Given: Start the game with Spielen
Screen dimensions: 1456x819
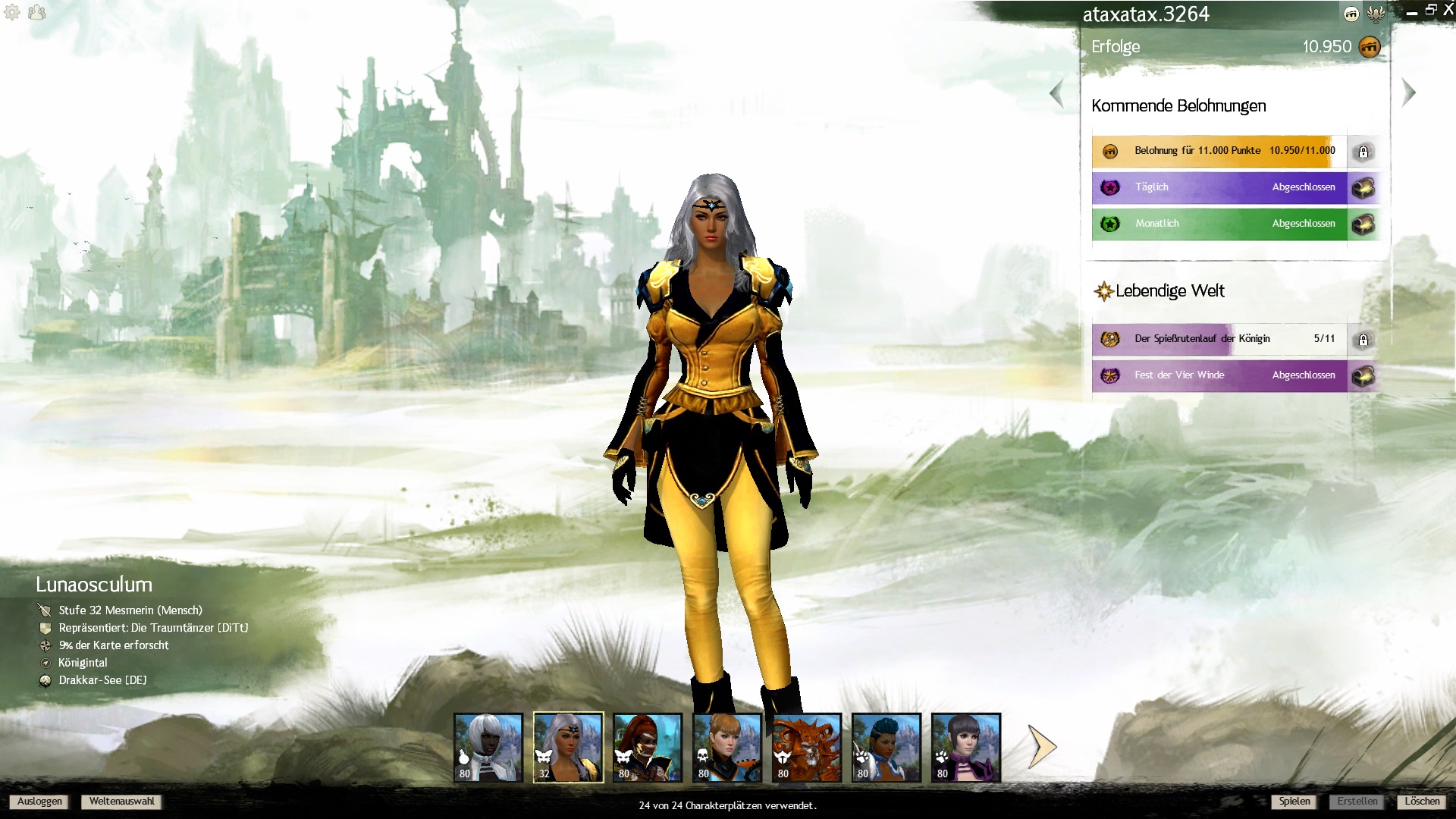Looking at the screenshot, I should pos(1294,802).
